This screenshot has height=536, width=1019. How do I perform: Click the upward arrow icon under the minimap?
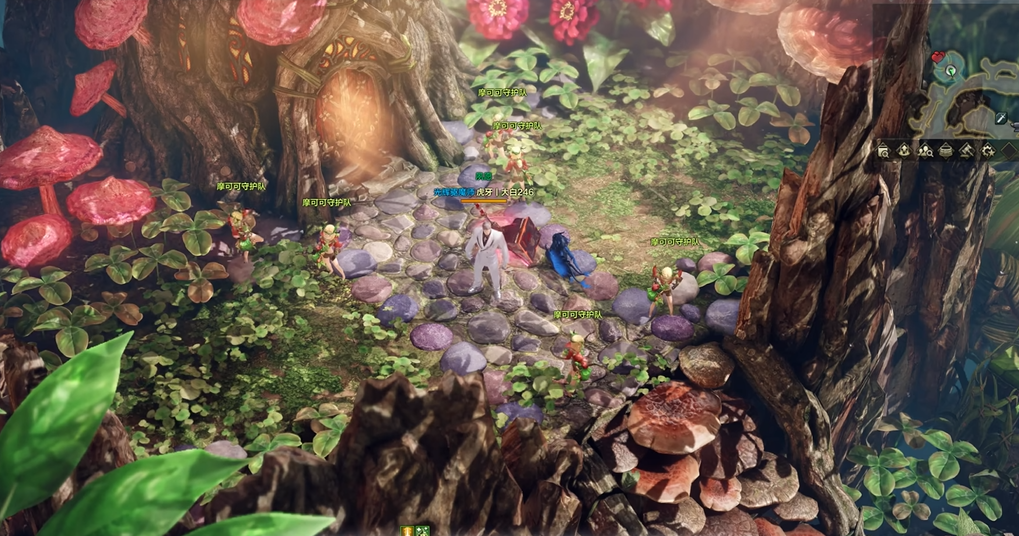click(x=904, y=151)
